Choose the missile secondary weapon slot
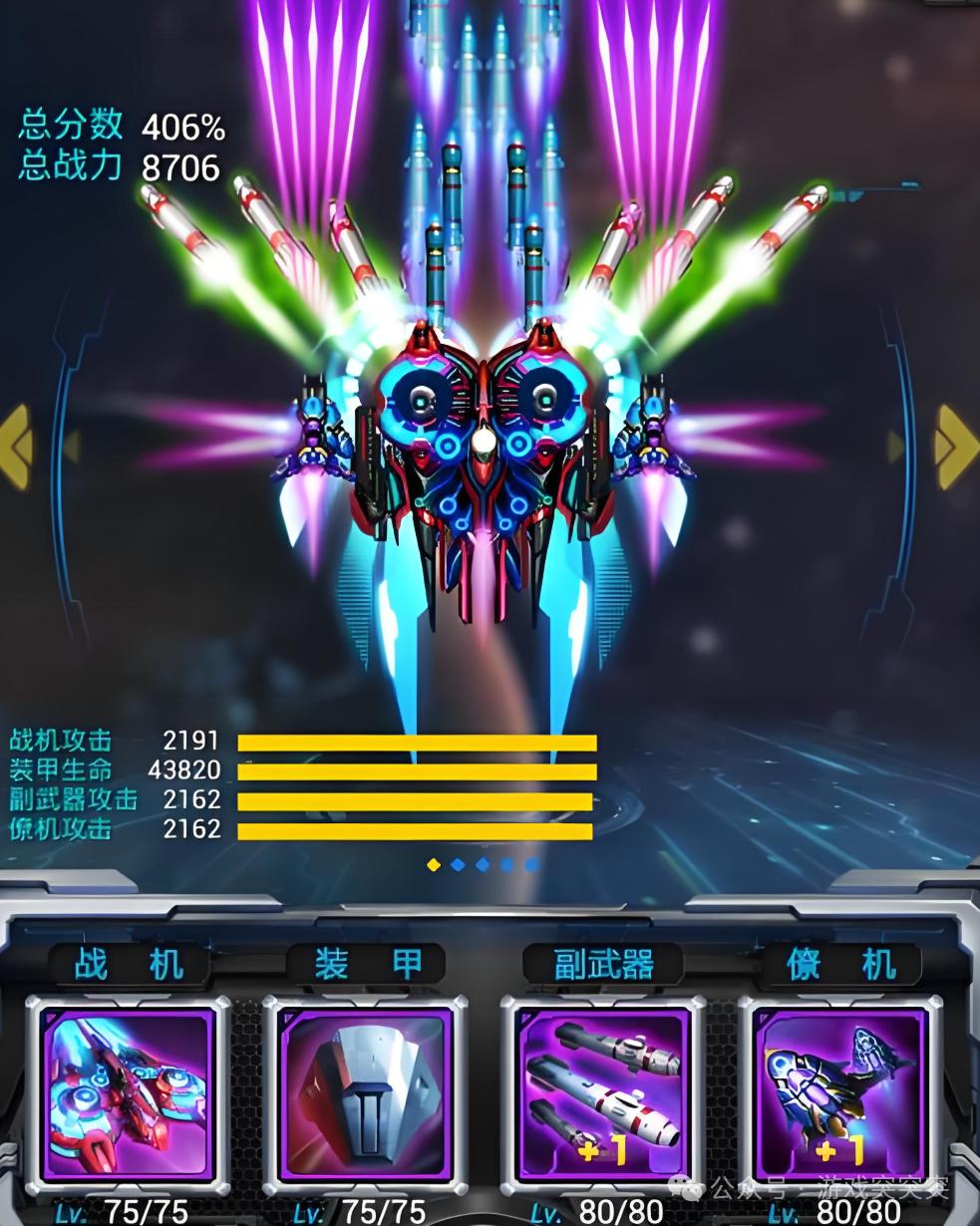This screenshot has height=1226, width=980. tap(601, 1093)
